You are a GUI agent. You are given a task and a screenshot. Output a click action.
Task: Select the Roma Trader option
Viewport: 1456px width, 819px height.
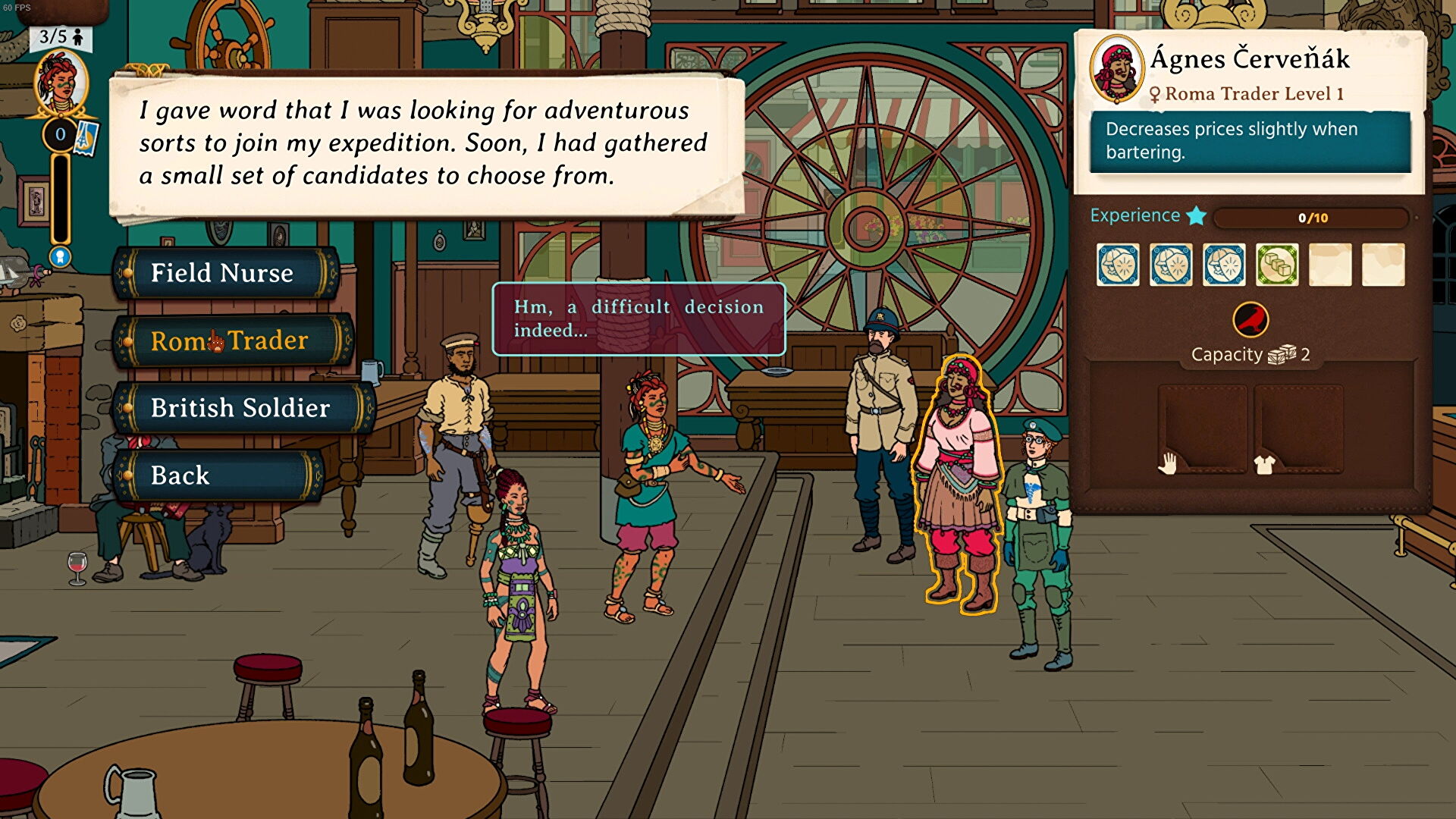coord(230,340)
